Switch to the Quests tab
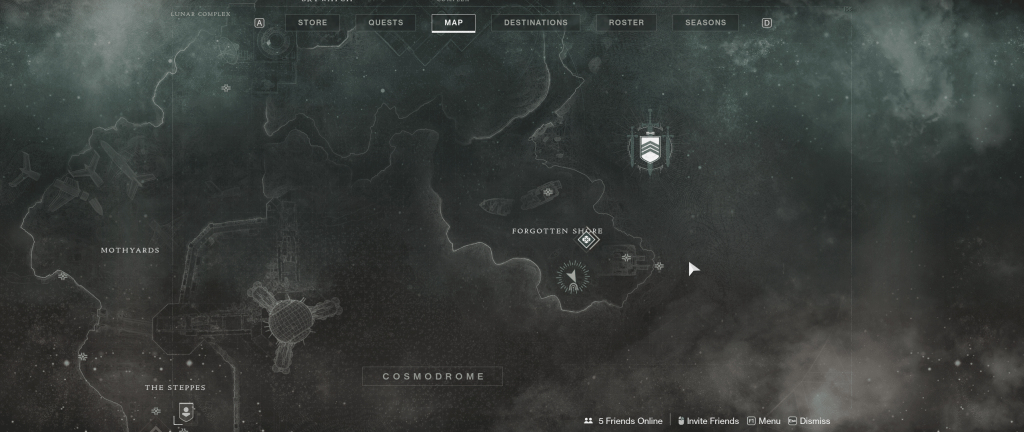1024x432 pixels. click(385, 22)
